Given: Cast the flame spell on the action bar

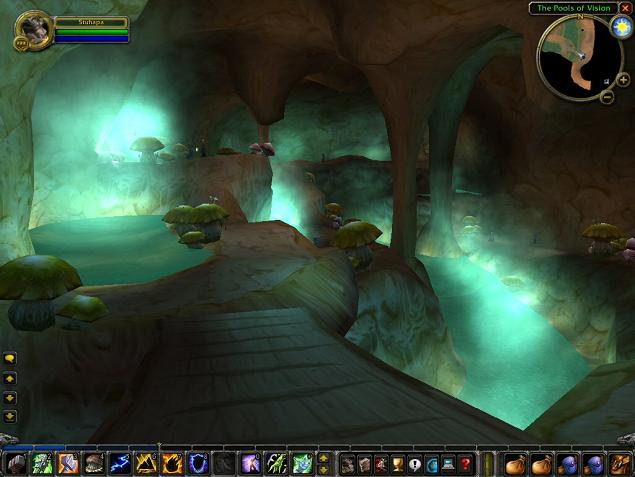Looking at the screenshot, I should 172,464.
